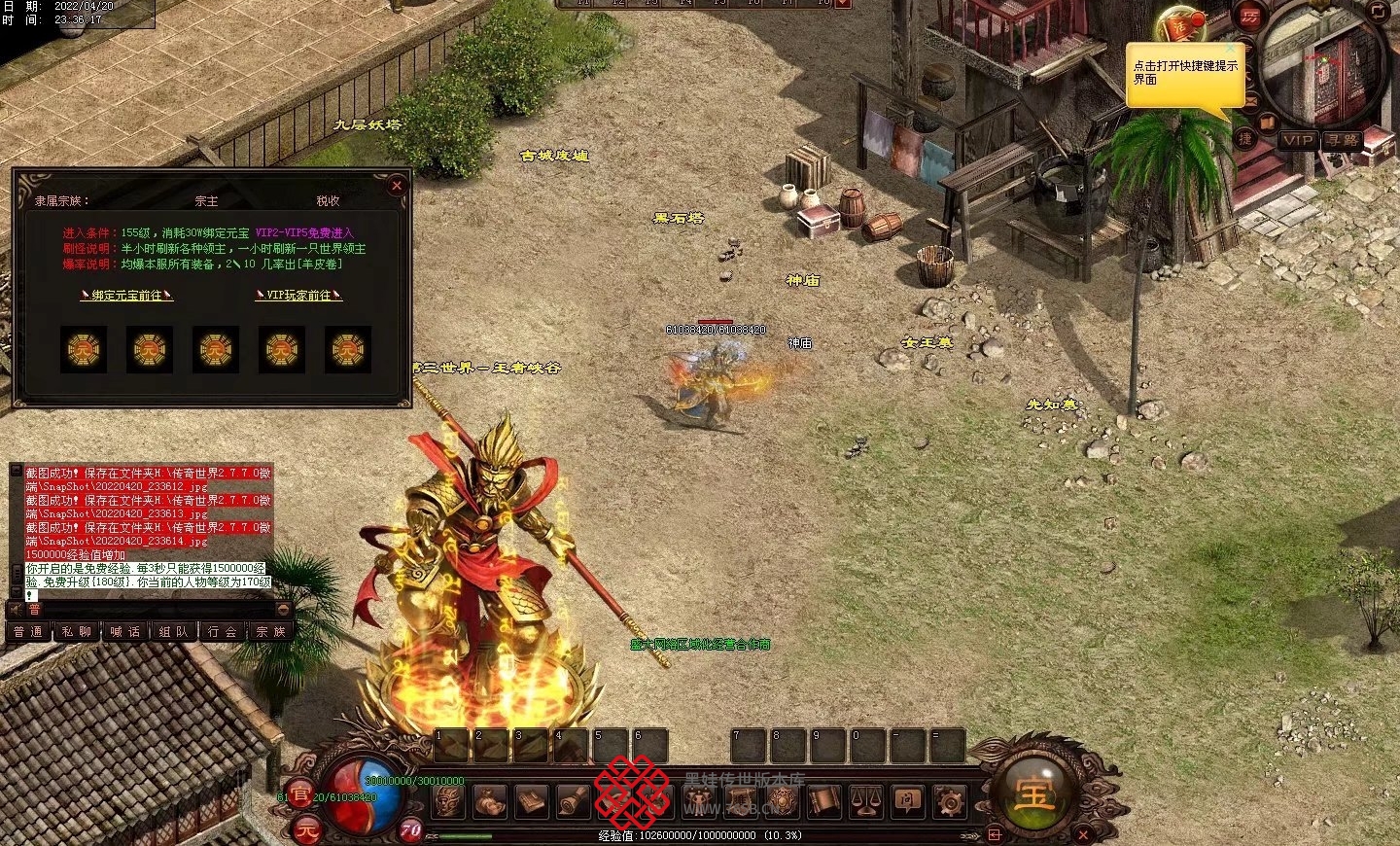Open the 活 activity icon with red dot
This screenshot has height=846, width=1400.
coord(1179,26)
